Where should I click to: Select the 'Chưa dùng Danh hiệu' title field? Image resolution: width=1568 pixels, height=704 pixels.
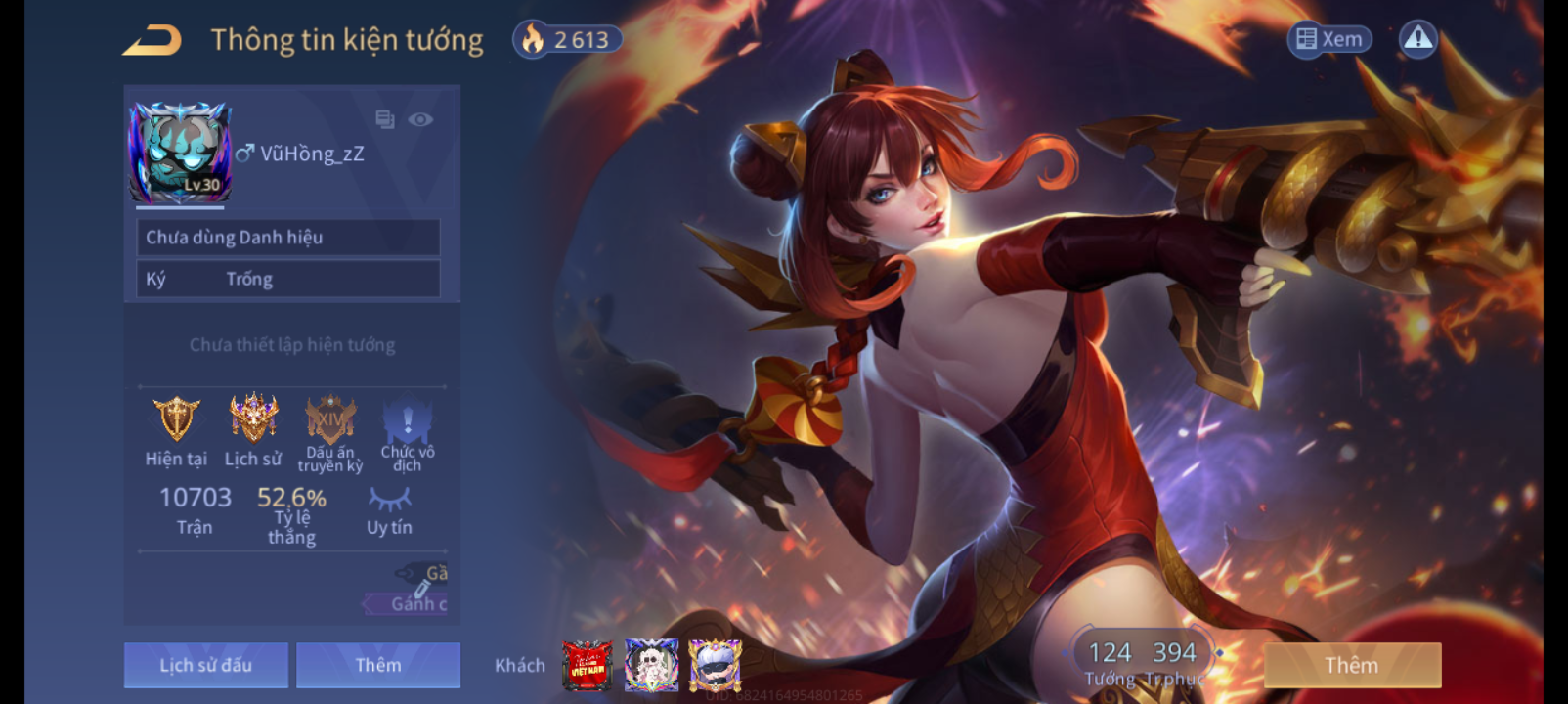(x=287, y=238)
